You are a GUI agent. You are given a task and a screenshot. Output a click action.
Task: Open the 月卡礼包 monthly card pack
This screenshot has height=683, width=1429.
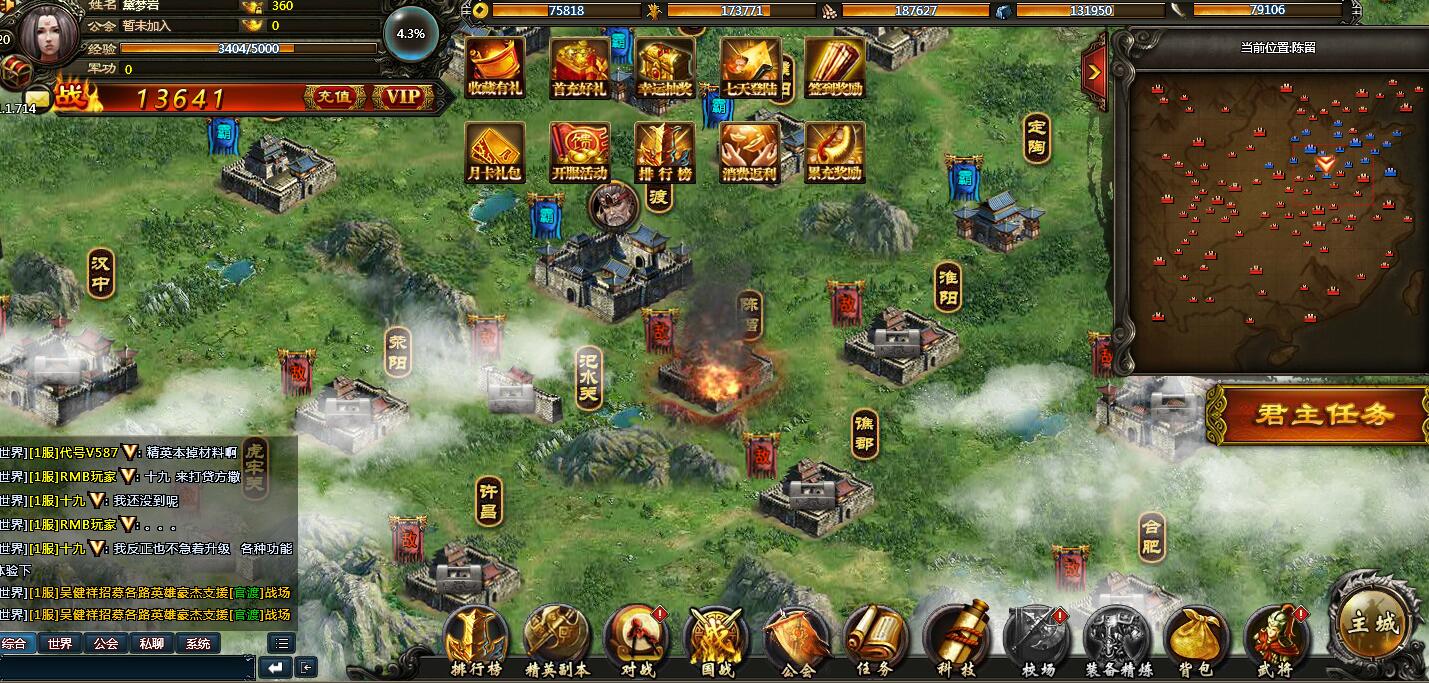click(495, 152)
